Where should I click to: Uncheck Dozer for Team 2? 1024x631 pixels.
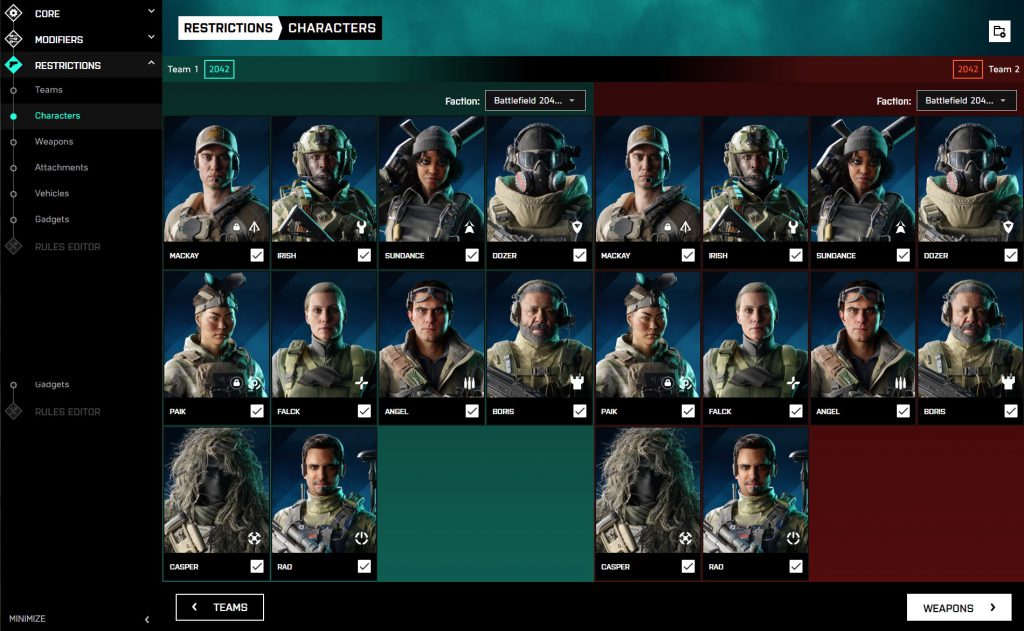click(x=1011, y=256)
